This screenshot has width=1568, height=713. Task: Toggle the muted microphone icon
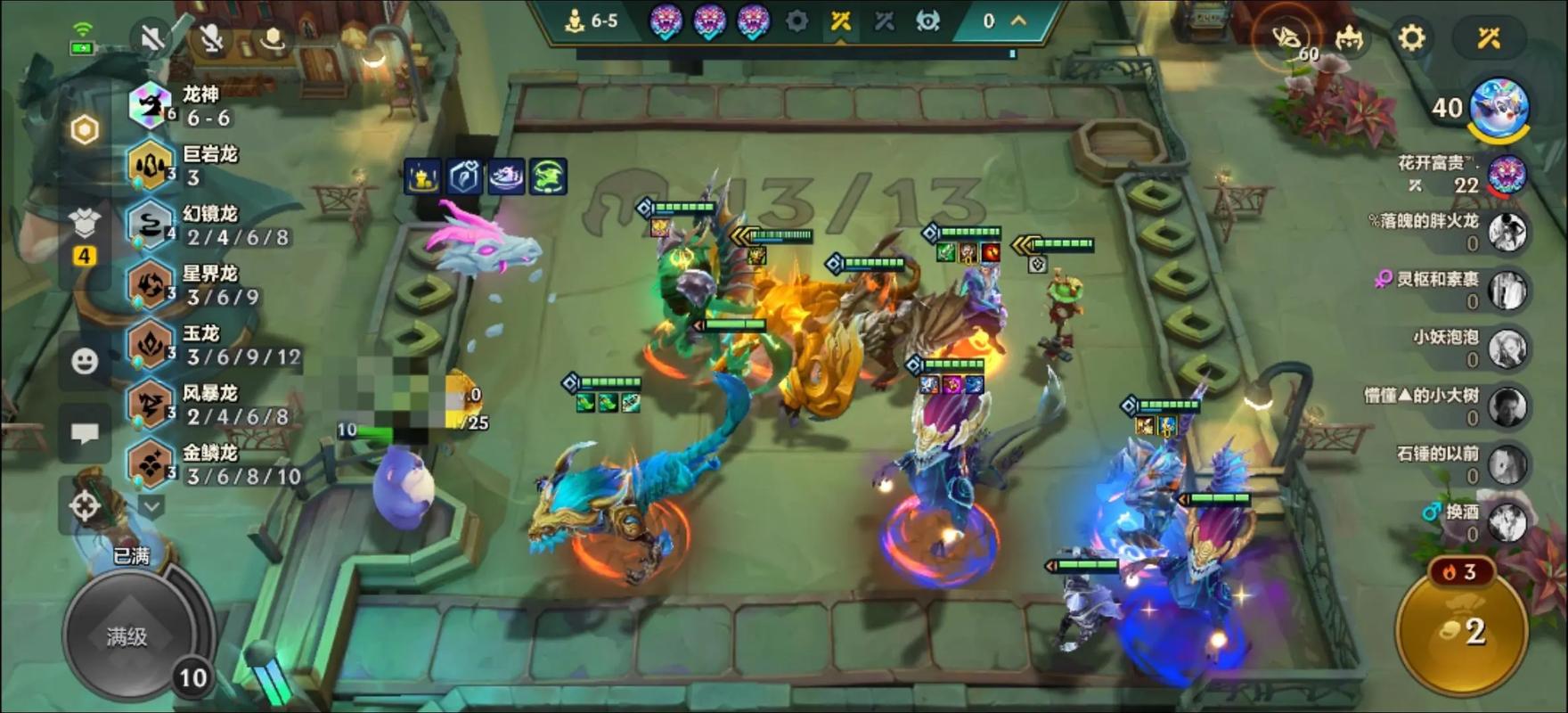(211, 37)
